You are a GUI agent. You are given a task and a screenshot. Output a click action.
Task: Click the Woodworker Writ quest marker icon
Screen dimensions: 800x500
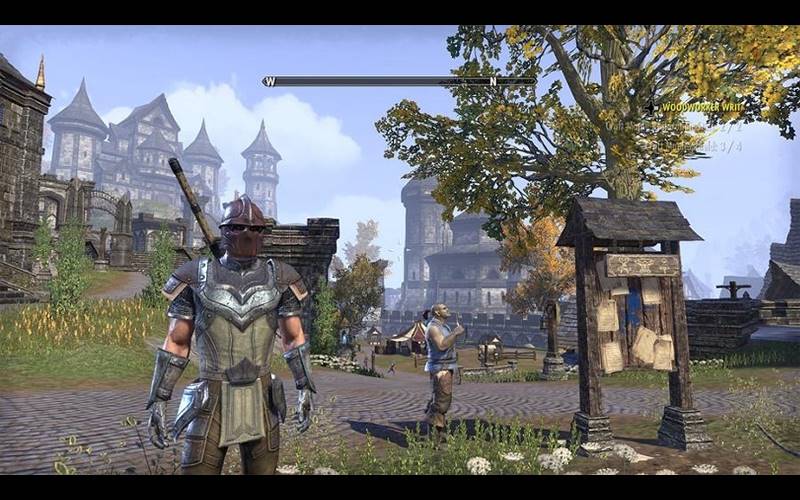(x=651, y=107)
